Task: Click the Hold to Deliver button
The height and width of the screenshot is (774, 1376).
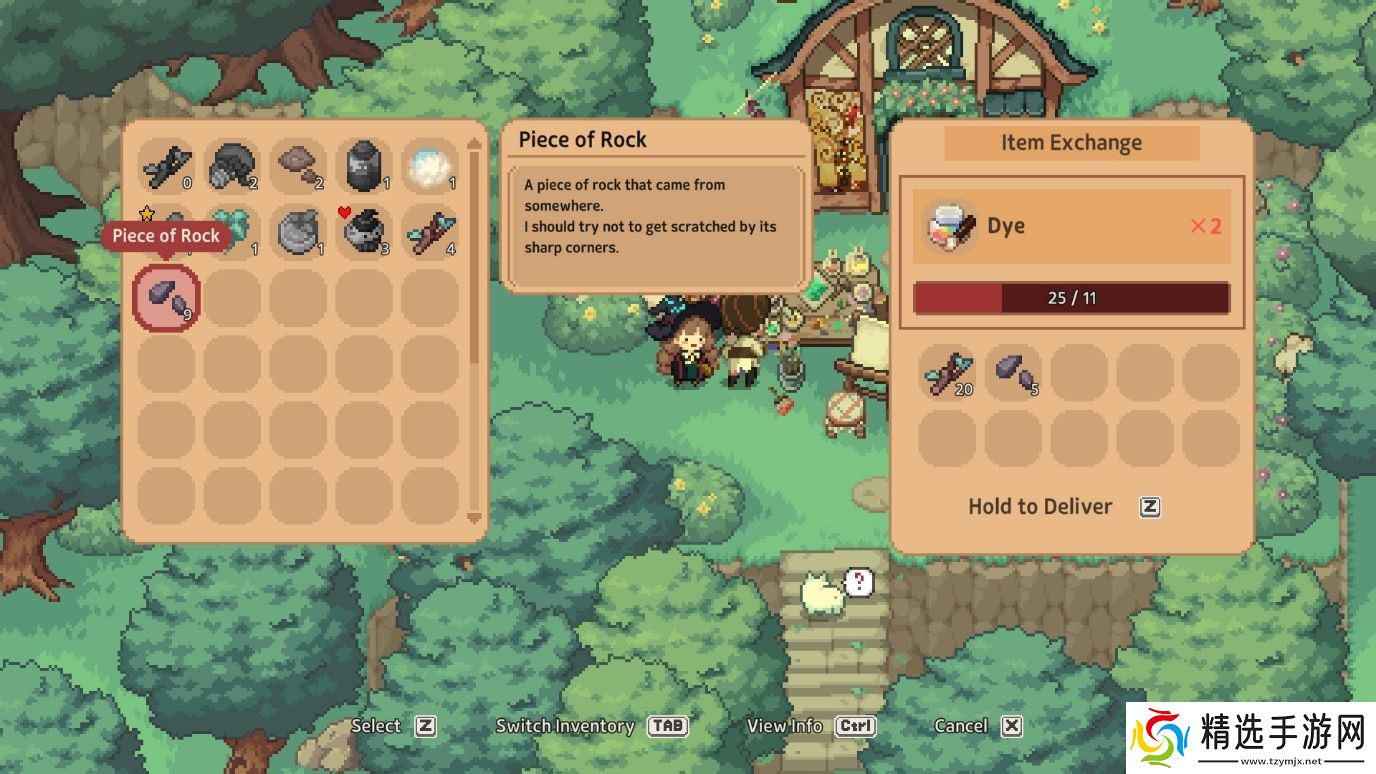Action: click(1064, 507)
